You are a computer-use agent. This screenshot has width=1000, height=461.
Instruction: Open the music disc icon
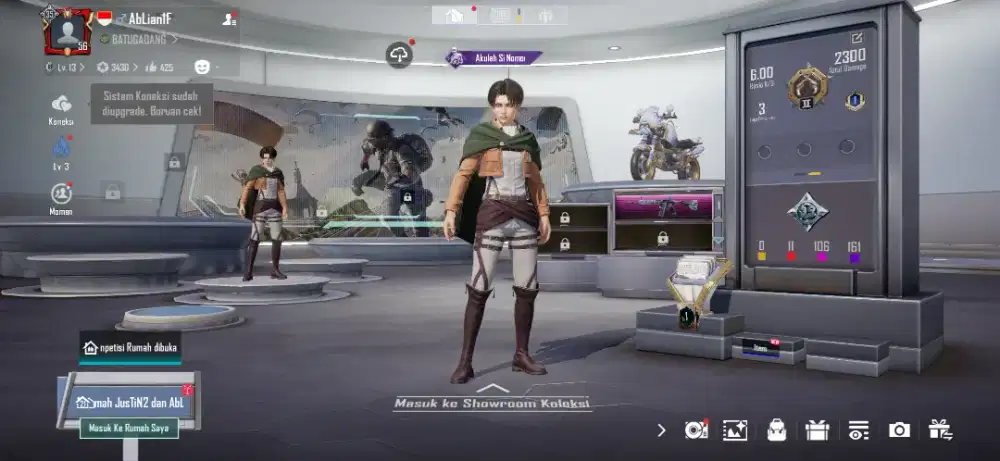pos(695,430)
